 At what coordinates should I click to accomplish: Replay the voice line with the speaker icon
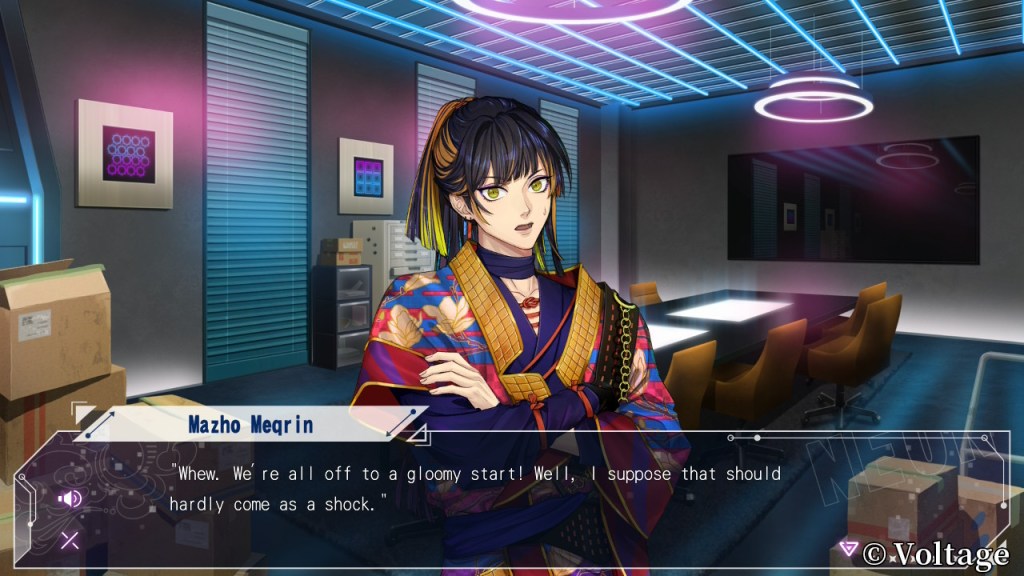[x=69, y=498]
